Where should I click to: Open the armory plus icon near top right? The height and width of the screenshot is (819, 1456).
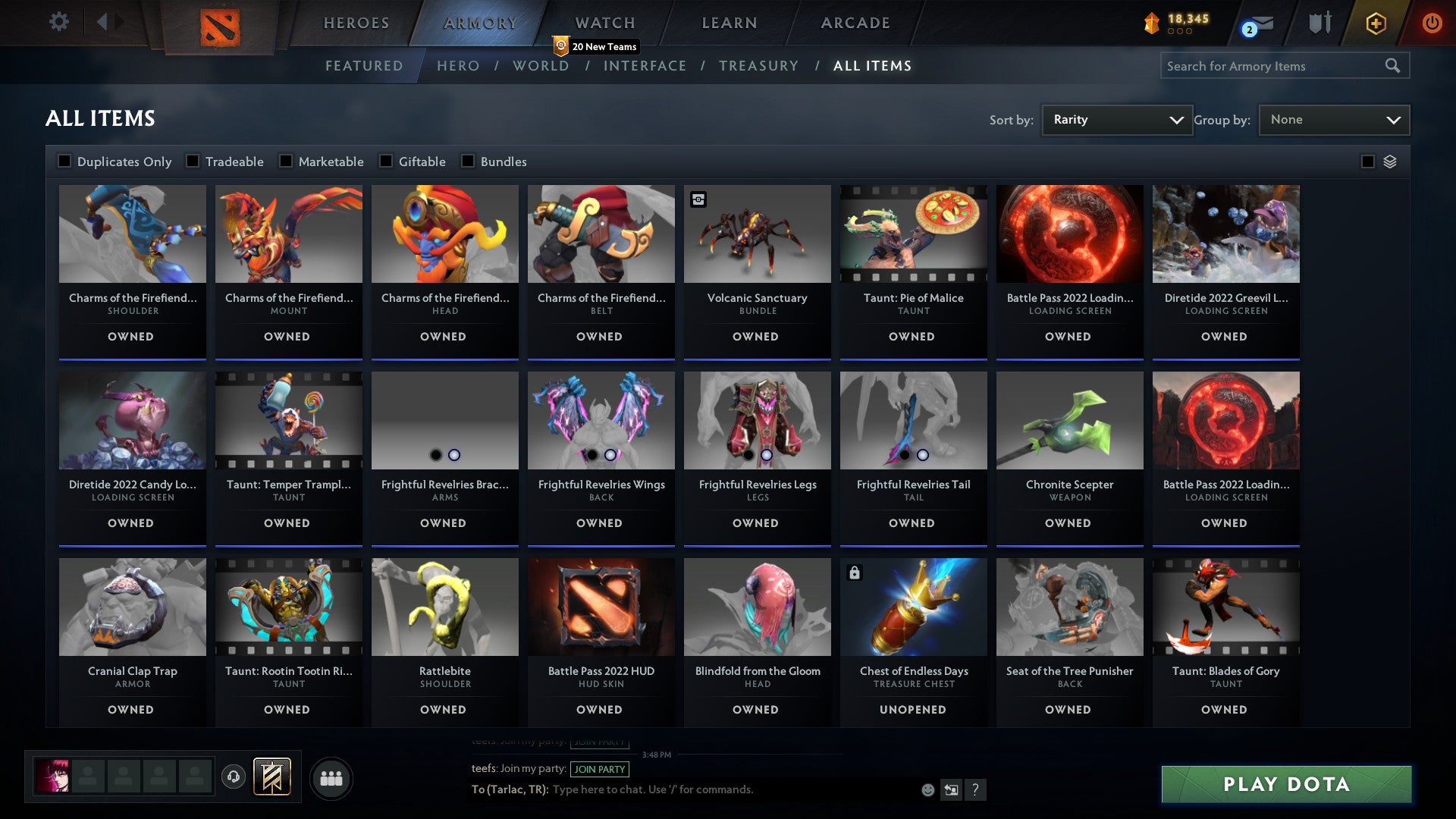(x=1374, y=24)
